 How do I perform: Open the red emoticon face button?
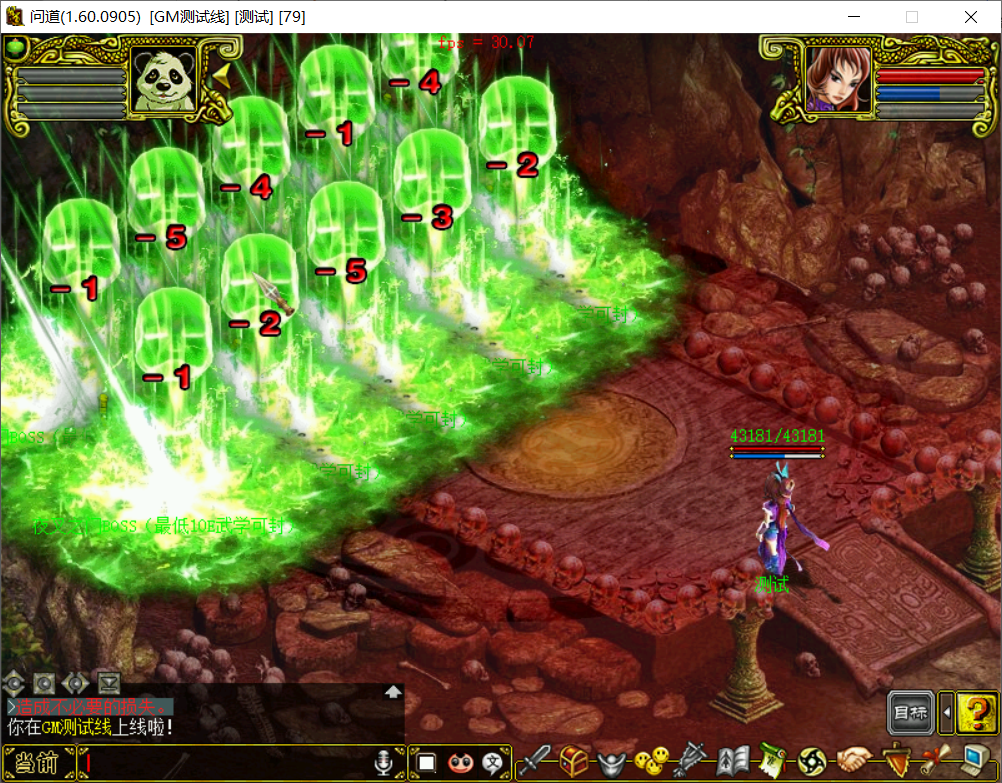(x=461, y=763)
